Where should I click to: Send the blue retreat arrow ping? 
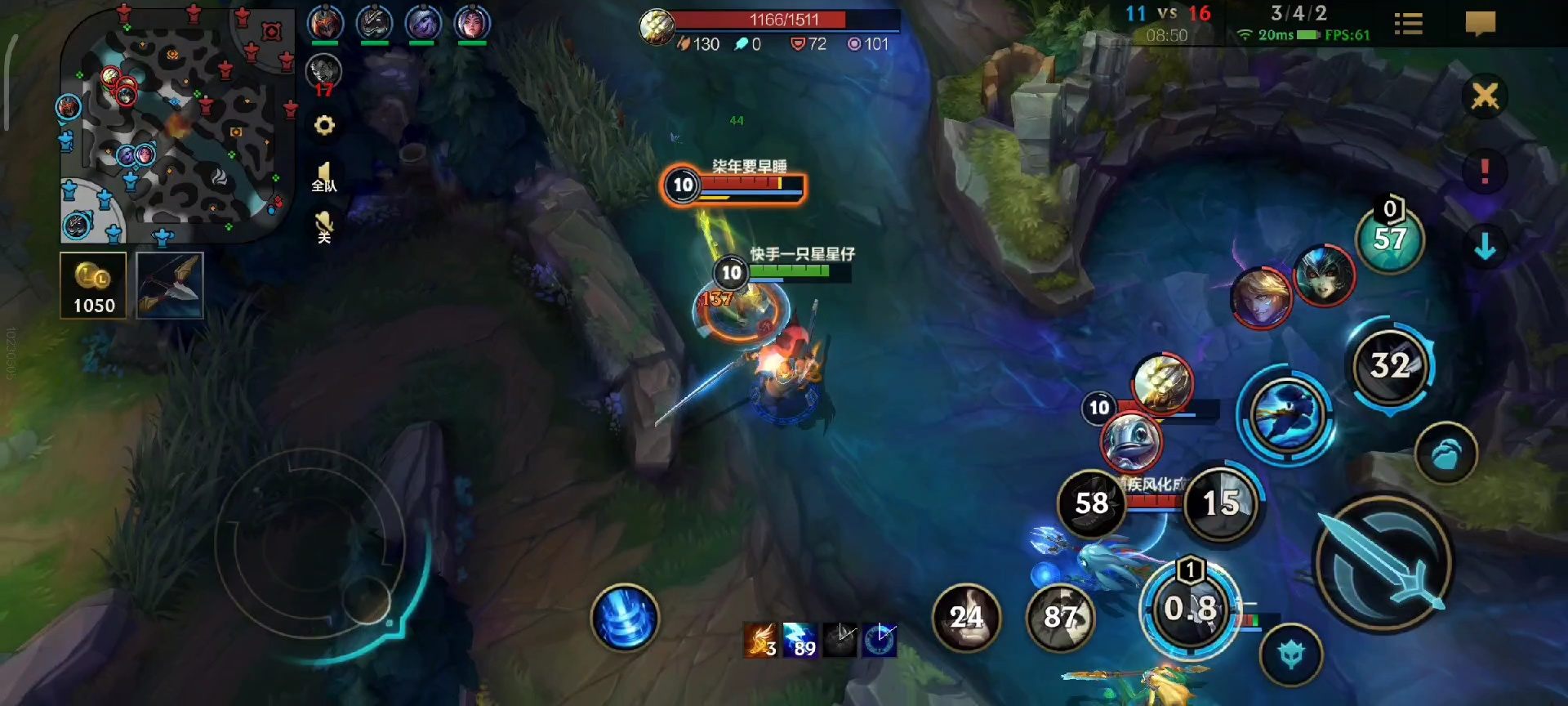click(x=1486, y=245)
